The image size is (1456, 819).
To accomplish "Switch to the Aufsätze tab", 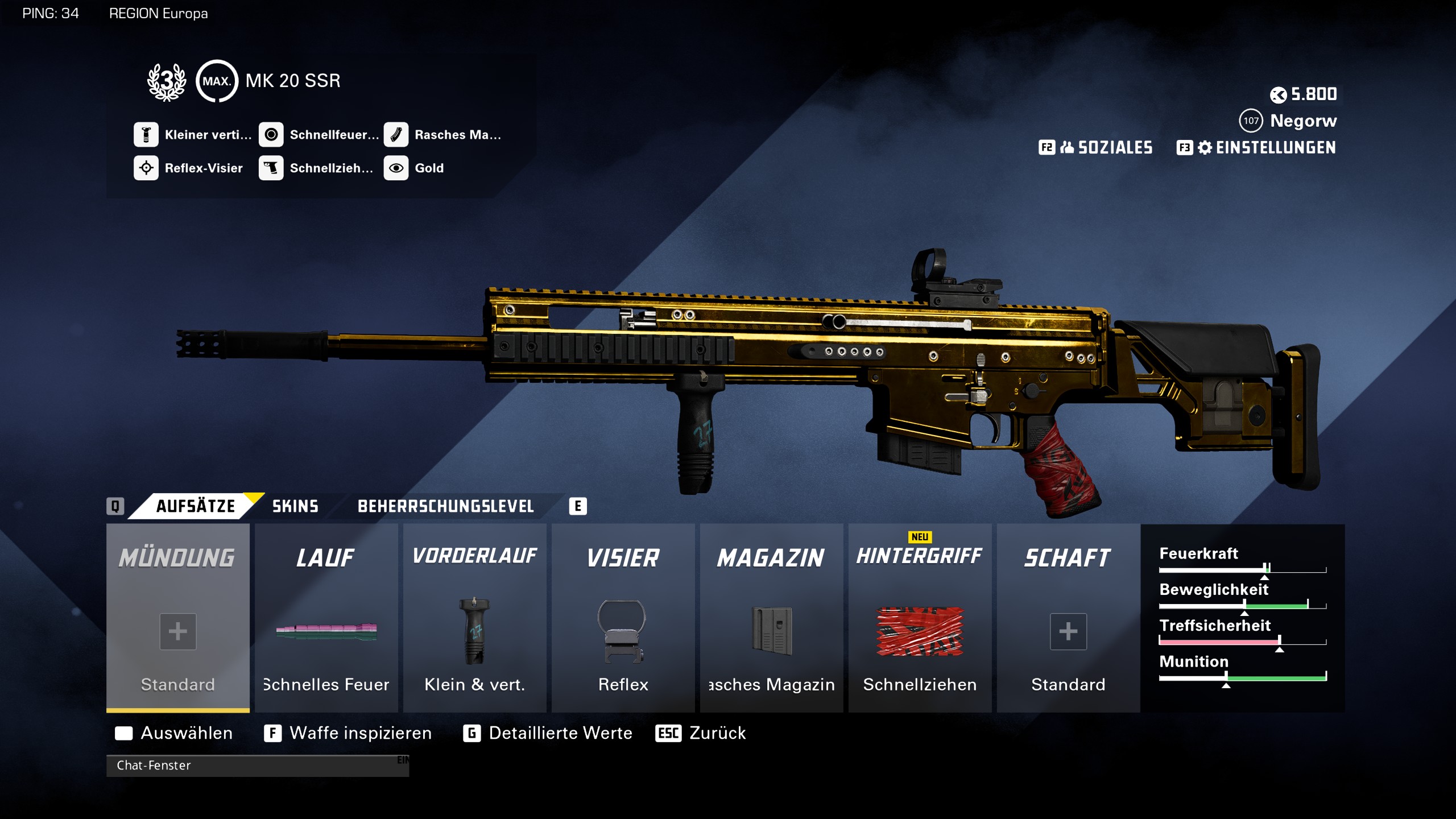I will tap(195, 506).
